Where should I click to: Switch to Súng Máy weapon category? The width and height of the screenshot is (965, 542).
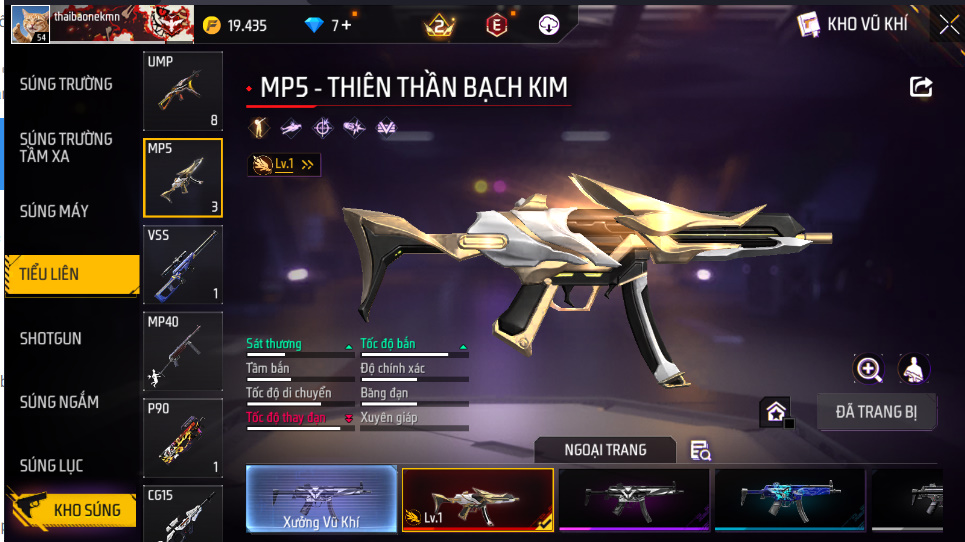tap(54, 211)
